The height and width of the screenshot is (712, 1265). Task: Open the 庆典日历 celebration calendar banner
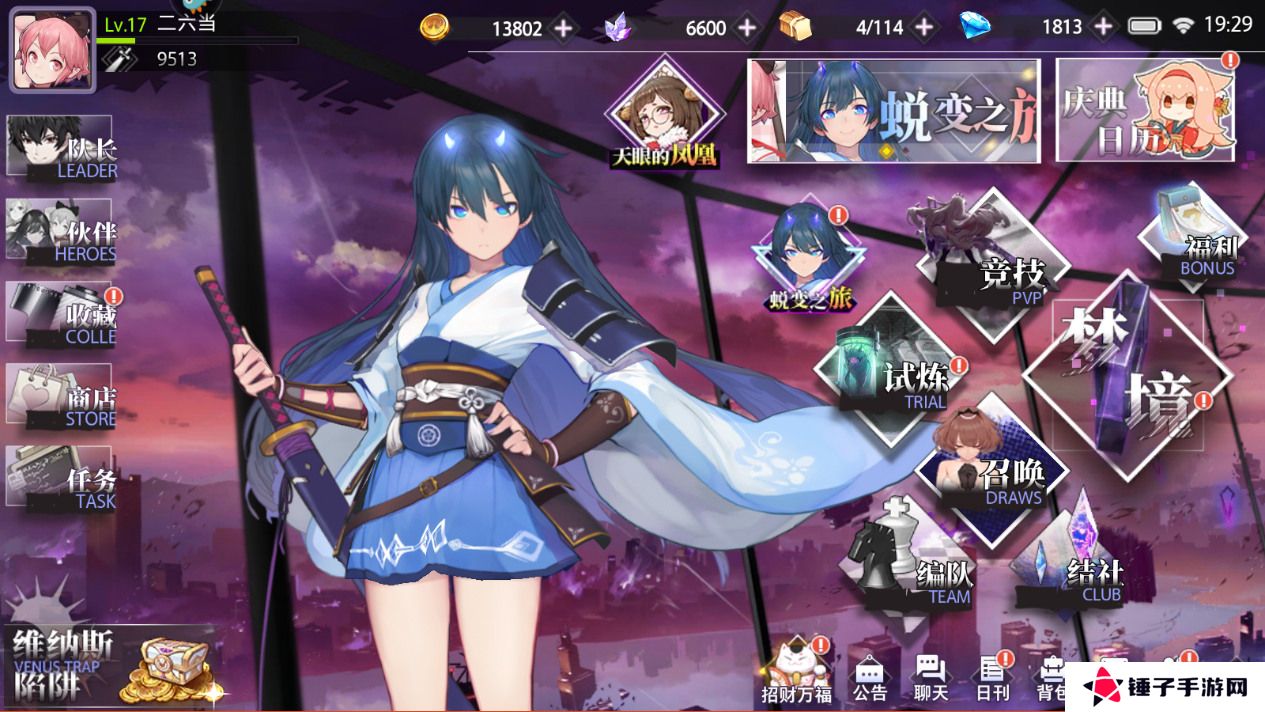1146,110
